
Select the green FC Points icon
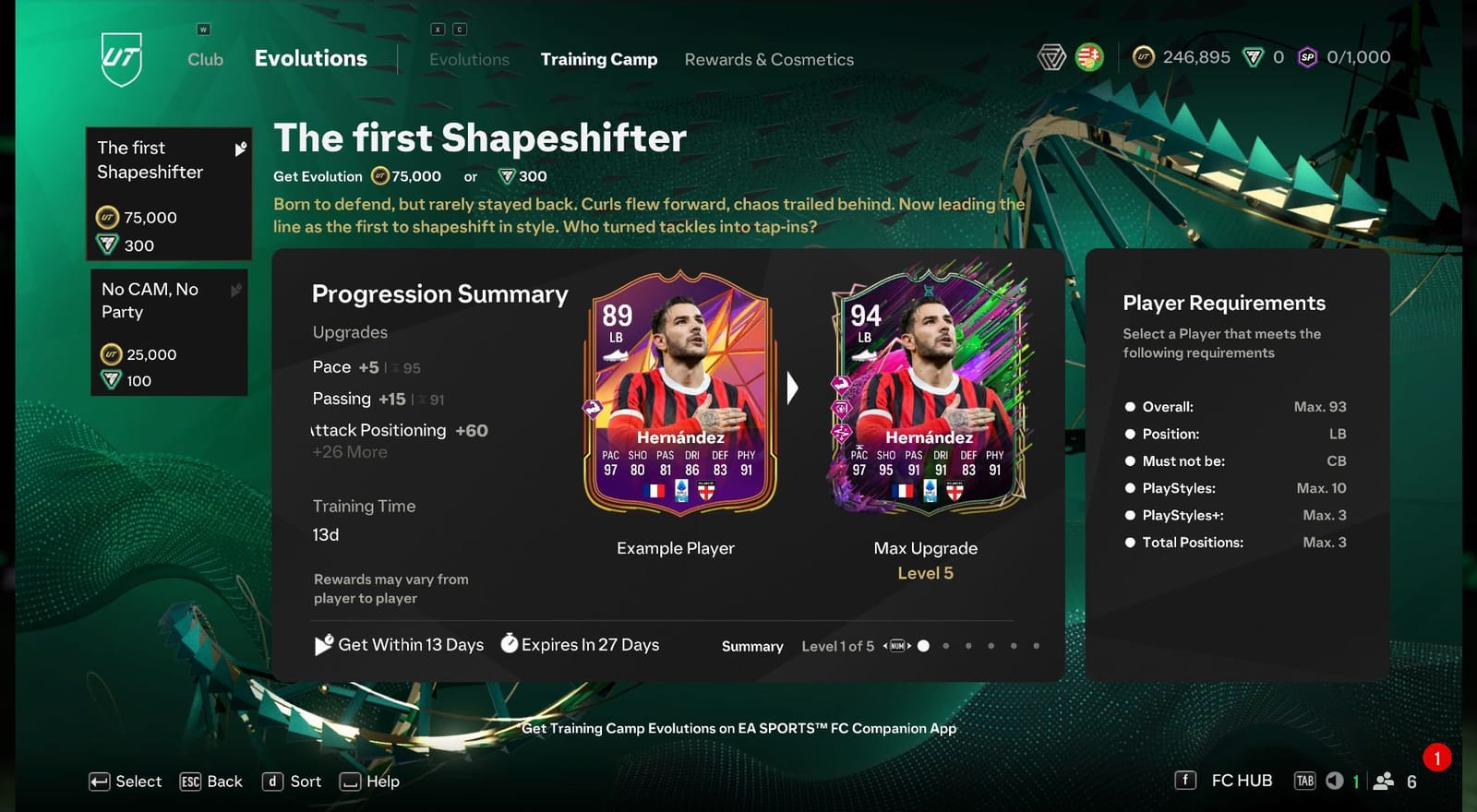click(1252, 56)
